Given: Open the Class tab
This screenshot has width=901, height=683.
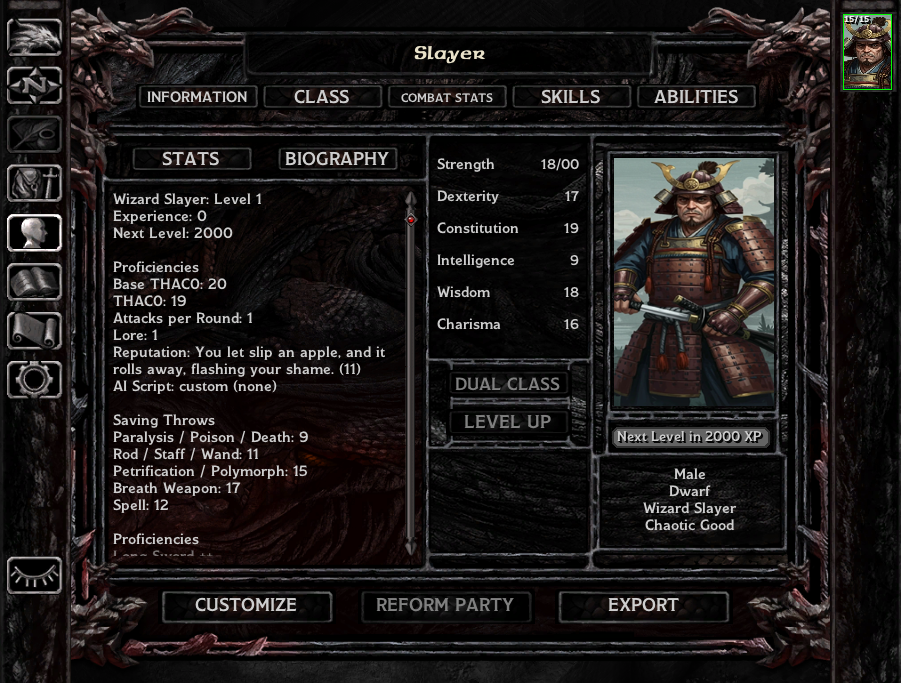Looking at the screenshot, I should (x=321, y=97).
